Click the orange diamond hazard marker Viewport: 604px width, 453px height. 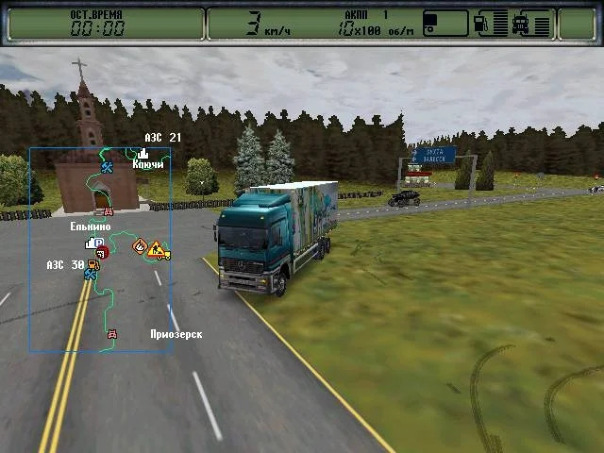(x=139, y=244)
